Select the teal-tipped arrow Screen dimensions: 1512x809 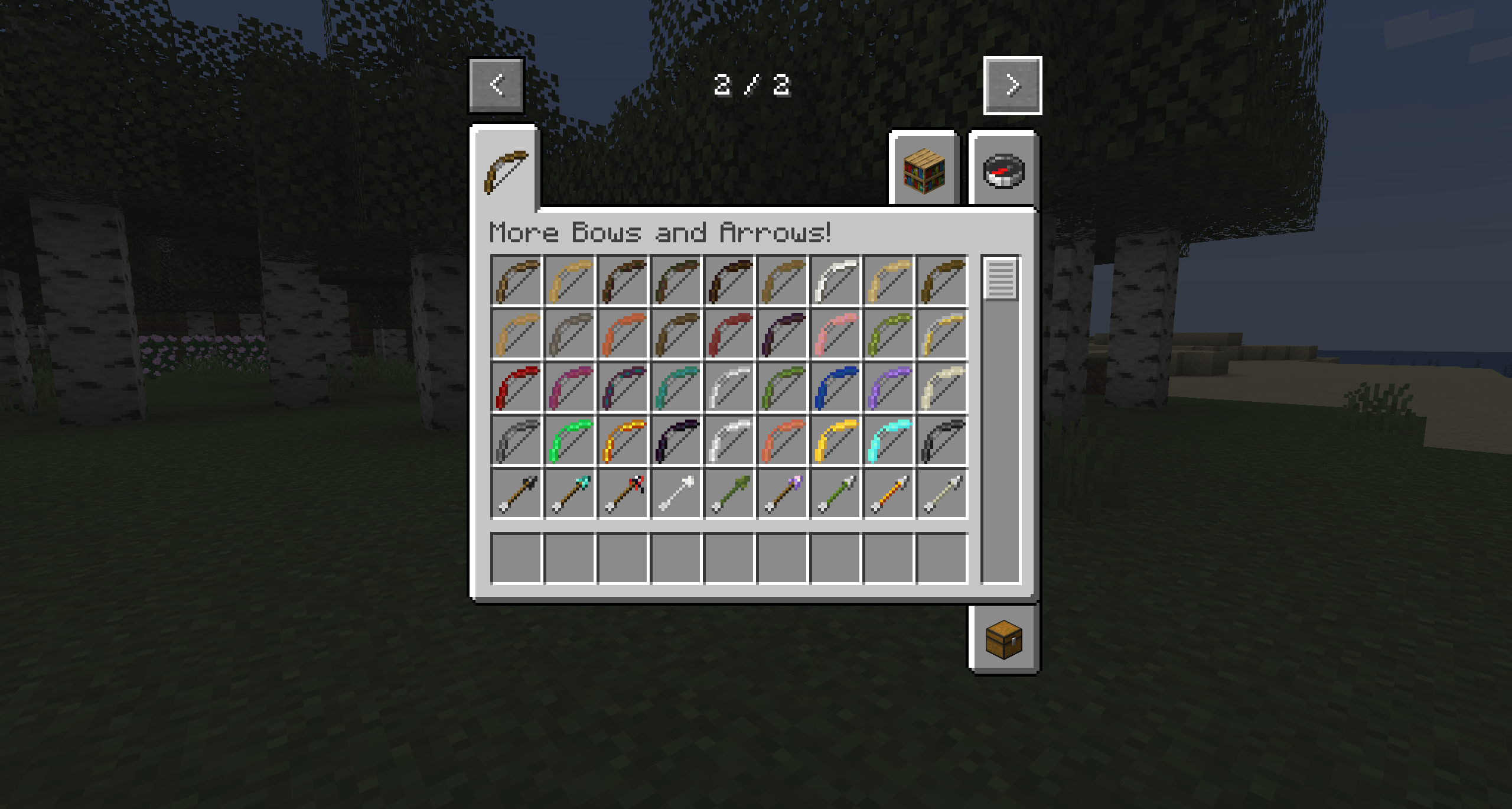[569, 493]
